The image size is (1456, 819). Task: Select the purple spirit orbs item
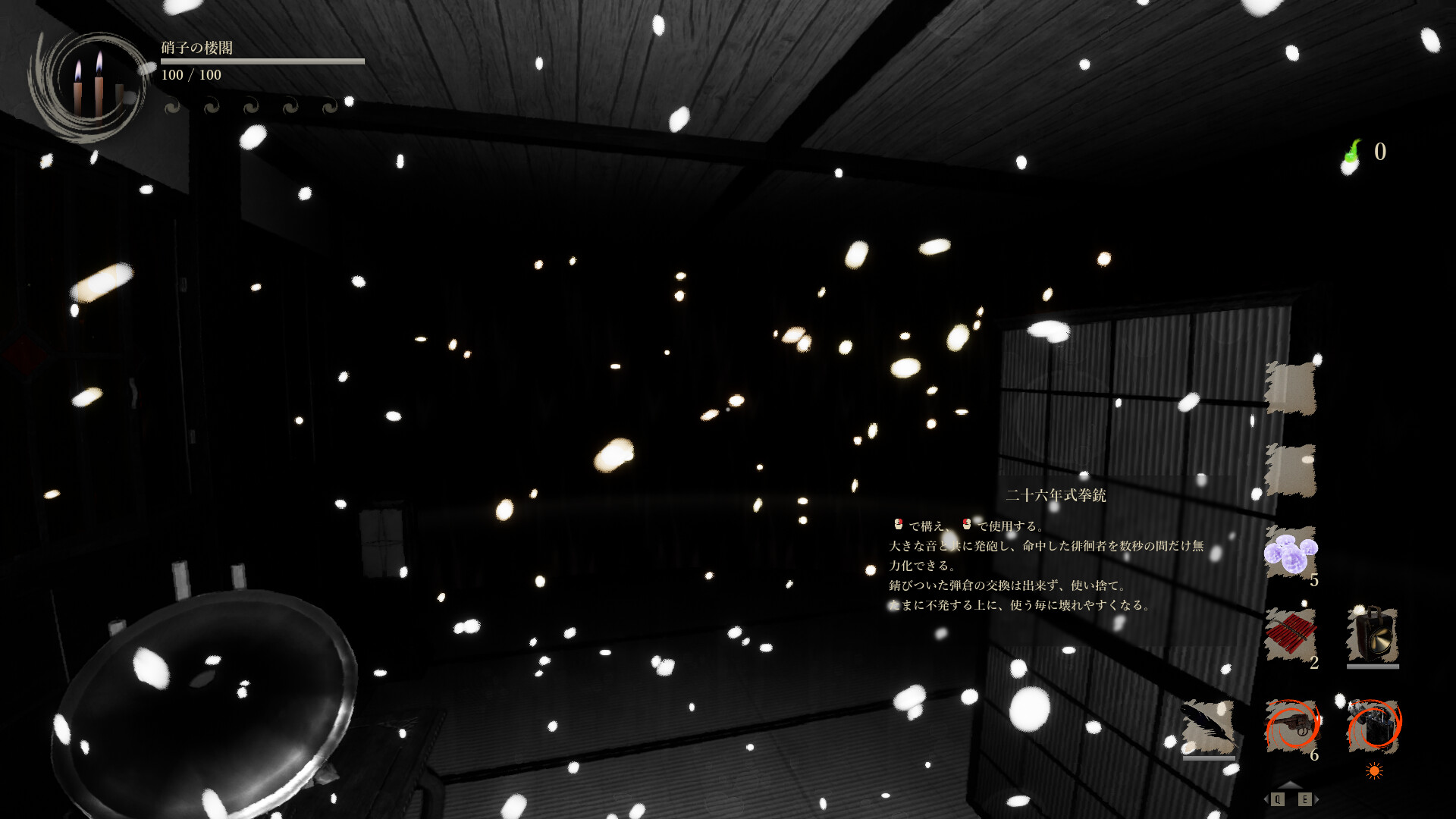tap(1289, 554)
